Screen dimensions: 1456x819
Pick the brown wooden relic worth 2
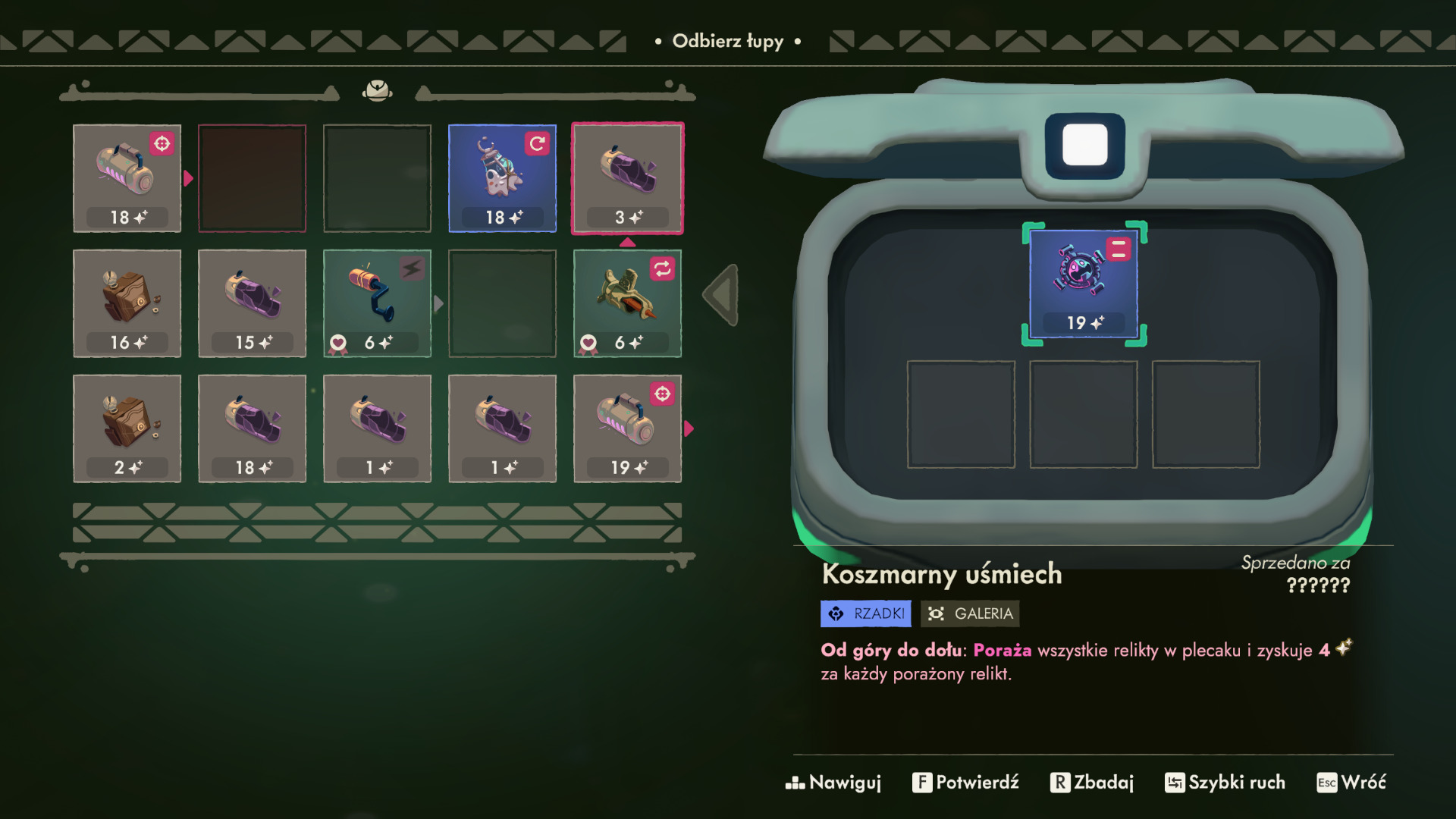pos(127,428)
